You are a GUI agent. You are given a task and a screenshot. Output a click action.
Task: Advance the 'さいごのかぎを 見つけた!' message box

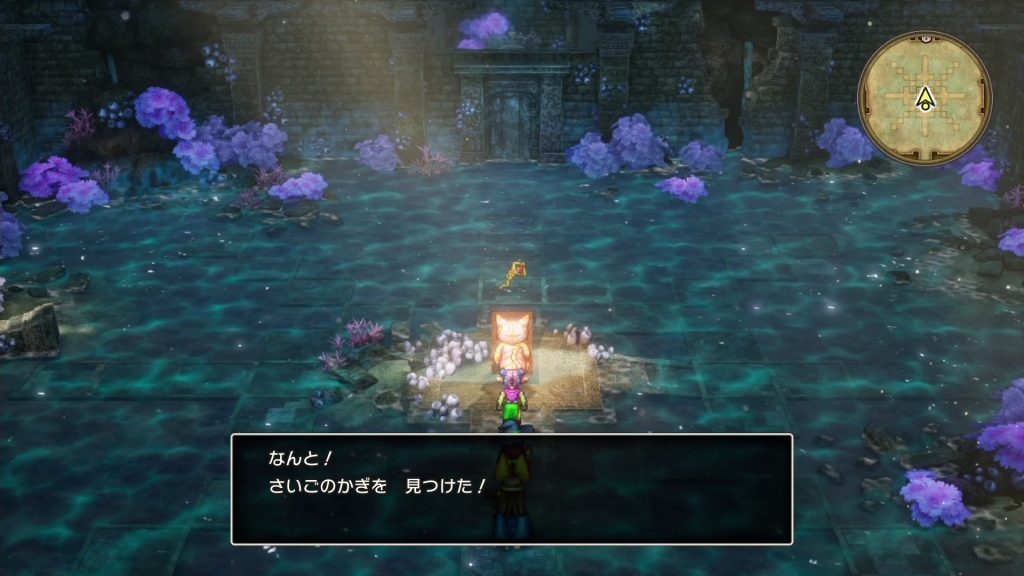click(511, 488)
